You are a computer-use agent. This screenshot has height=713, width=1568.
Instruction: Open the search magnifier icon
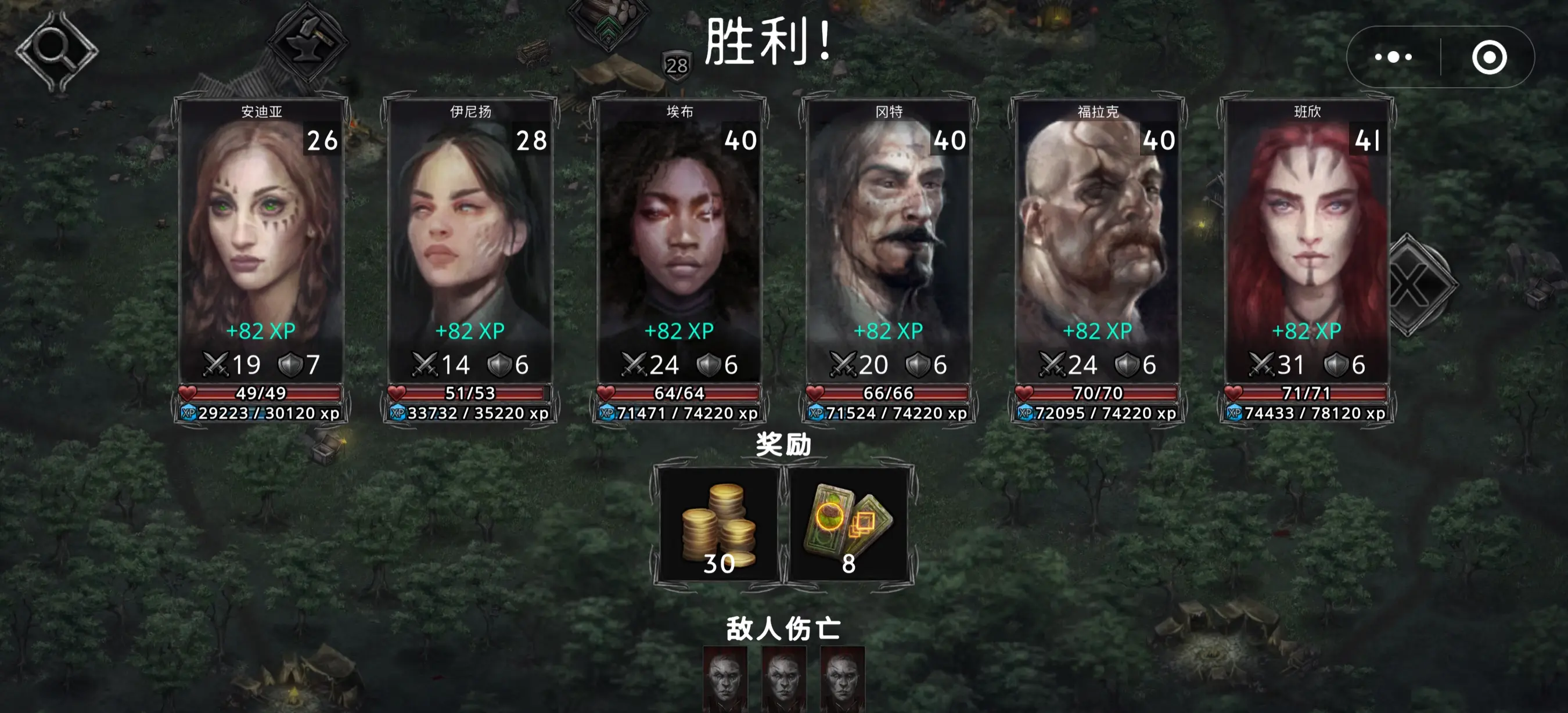(58, 49)
